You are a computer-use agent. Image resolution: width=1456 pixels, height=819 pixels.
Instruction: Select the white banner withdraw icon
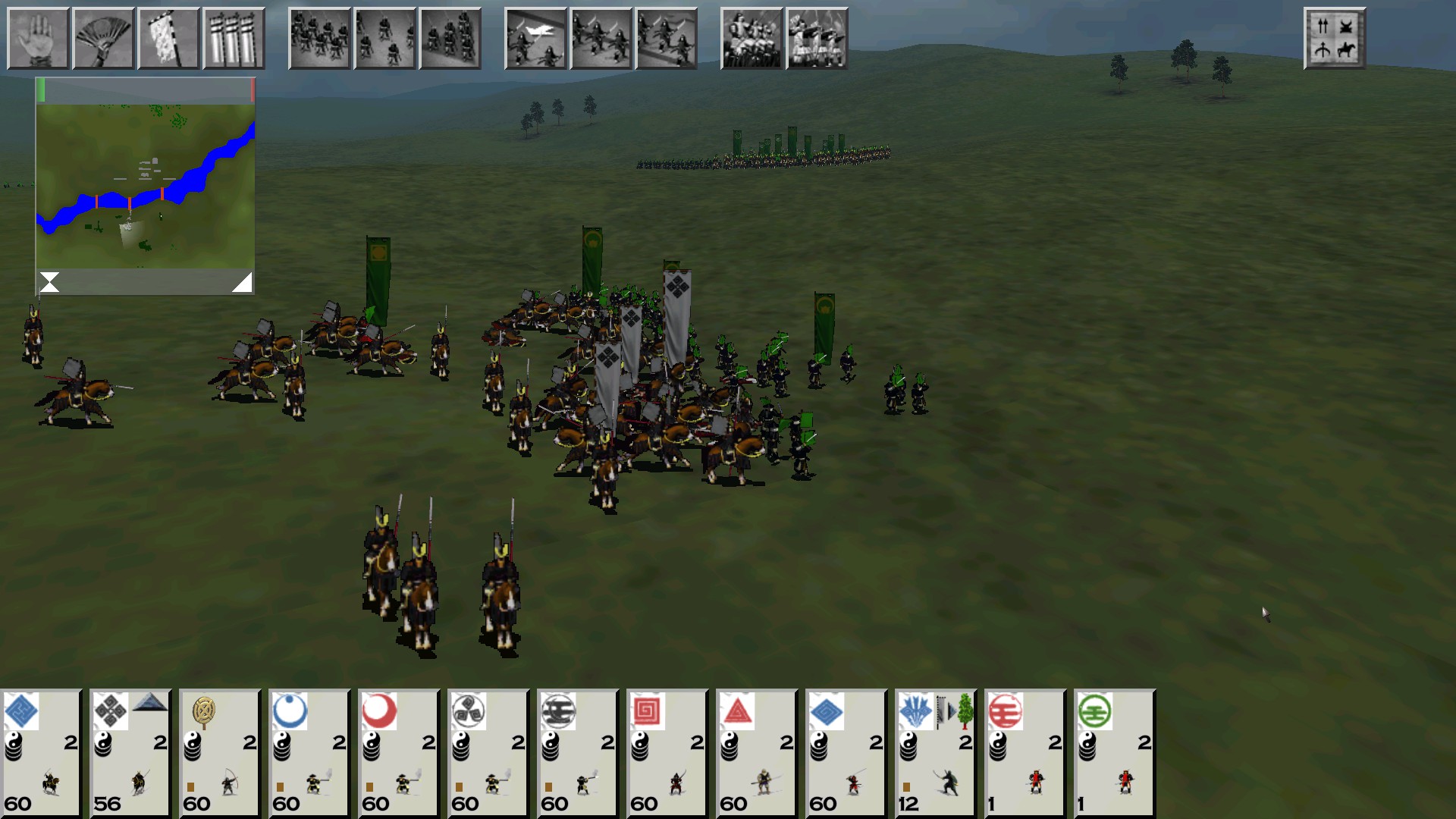tap(169, 38)
